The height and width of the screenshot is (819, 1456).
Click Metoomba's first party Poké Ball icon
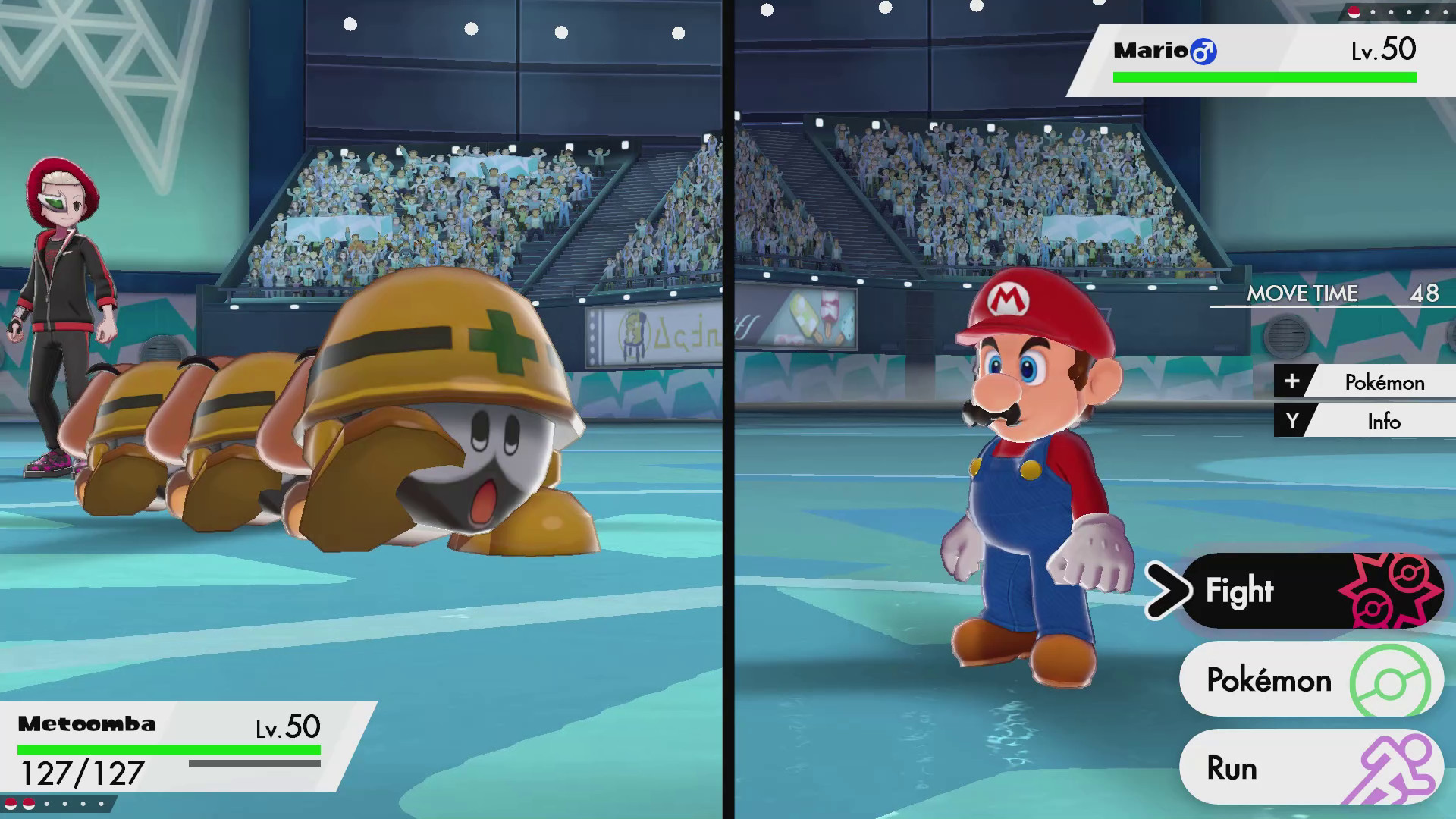(11, 802)
